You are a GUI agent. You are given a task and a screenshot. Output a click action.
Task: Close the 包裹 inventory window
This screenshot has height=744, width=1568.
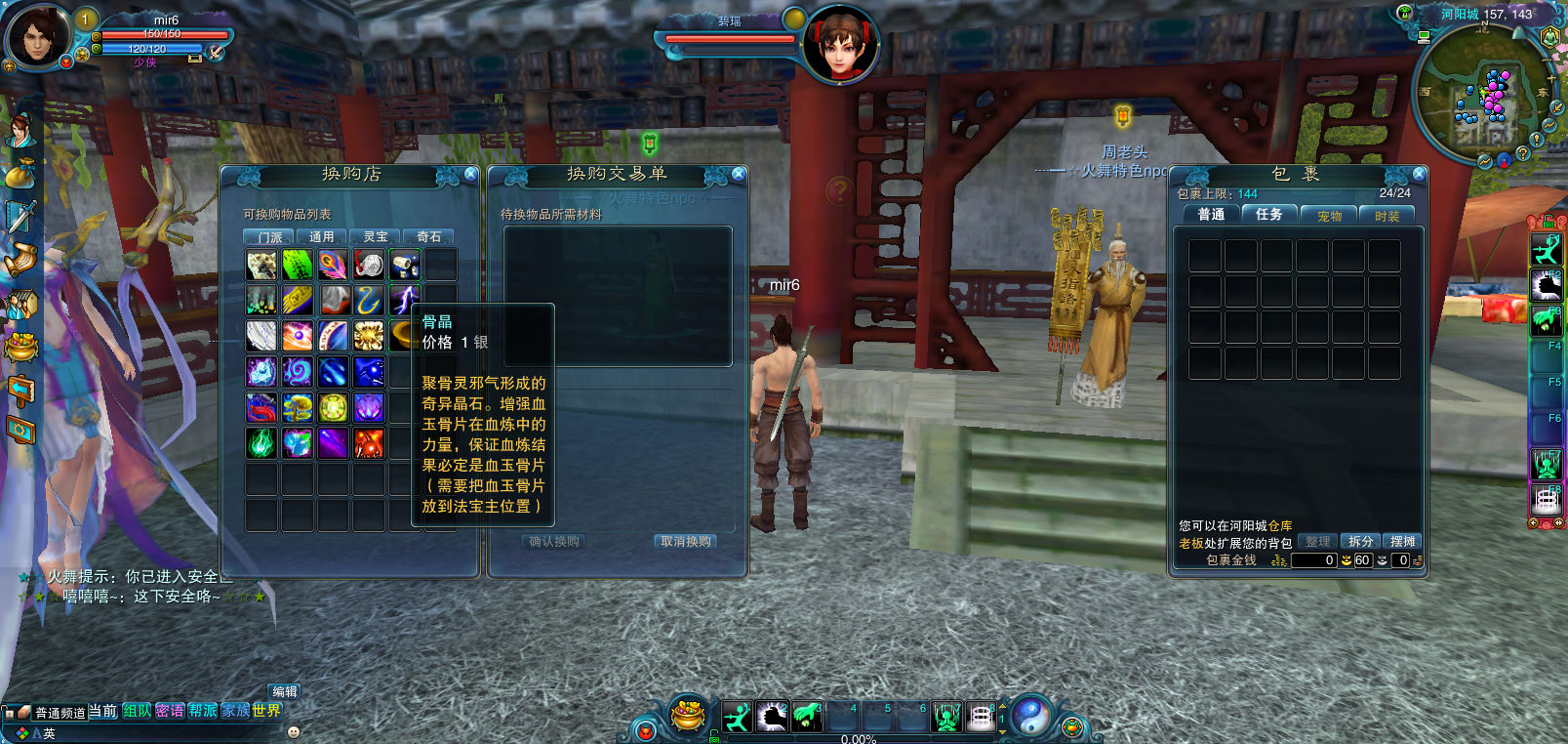click(x=1420, y=174)
